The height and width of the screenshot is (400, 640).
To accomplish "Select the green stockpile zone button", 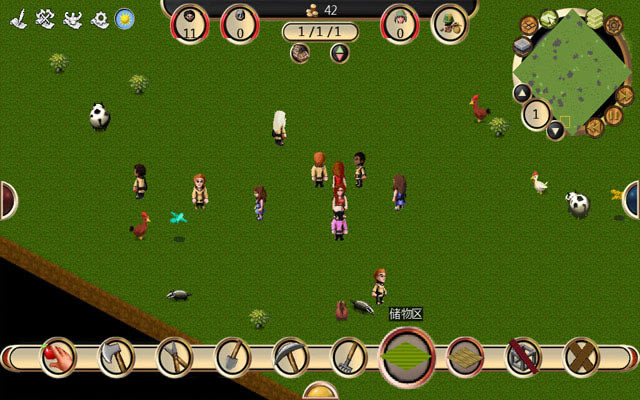I will (x=407, y=356).
